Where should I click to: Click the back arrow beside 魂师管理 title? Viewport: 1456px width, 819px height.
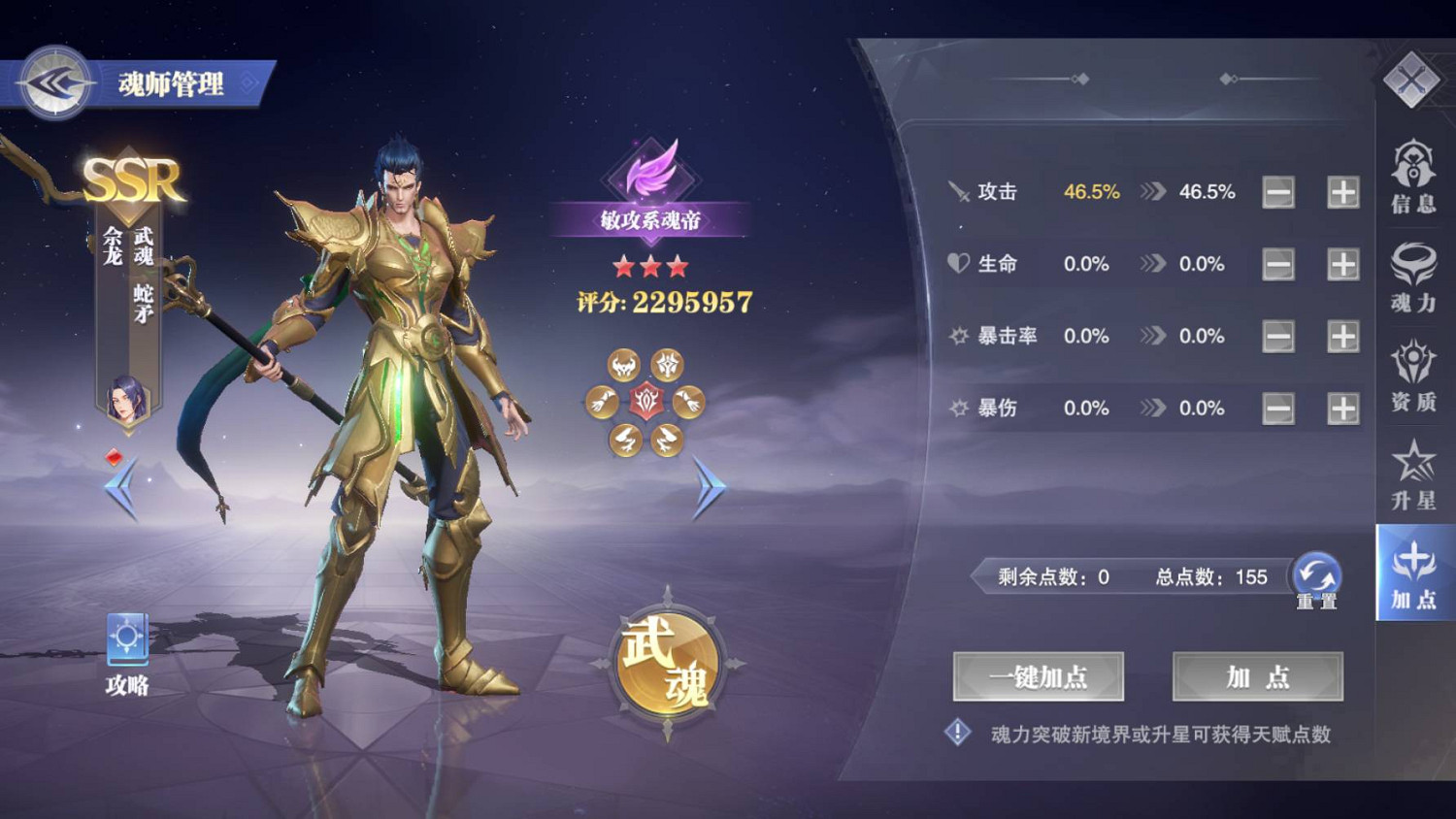(53, 83)
